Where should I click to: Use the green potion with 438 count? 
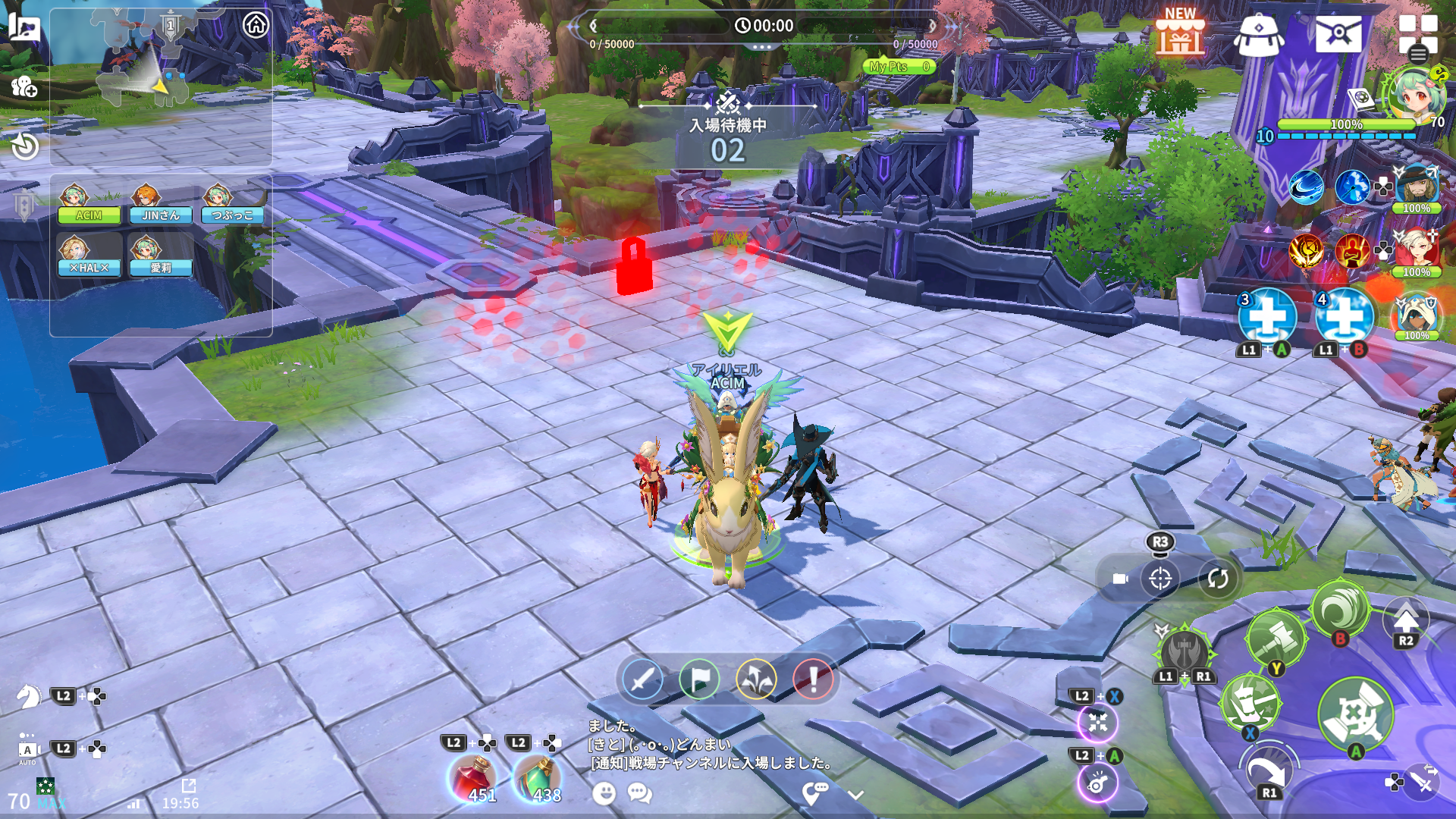coord(538,779)
